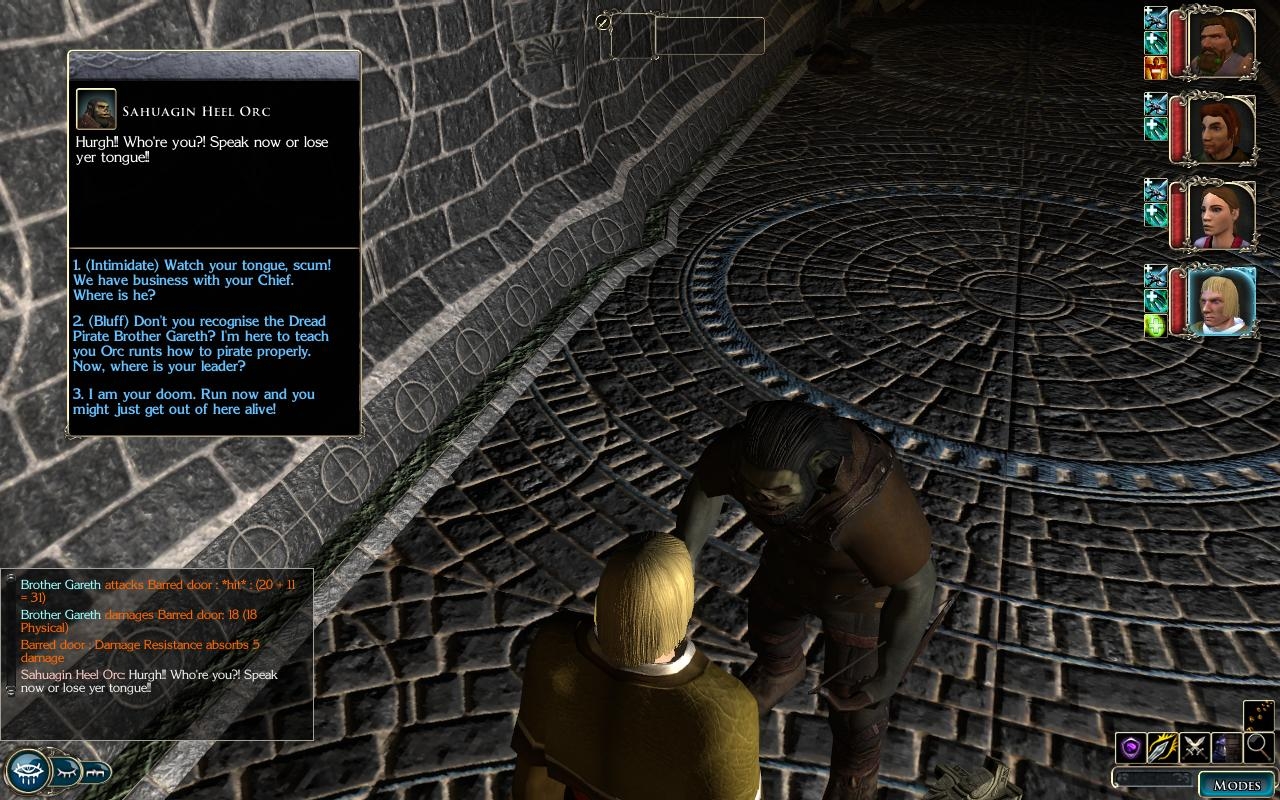Image resolution: width=1280 pixels, height=800 pixels.
Task: Click the golden footprints tracking icon
Action: 1259,715
